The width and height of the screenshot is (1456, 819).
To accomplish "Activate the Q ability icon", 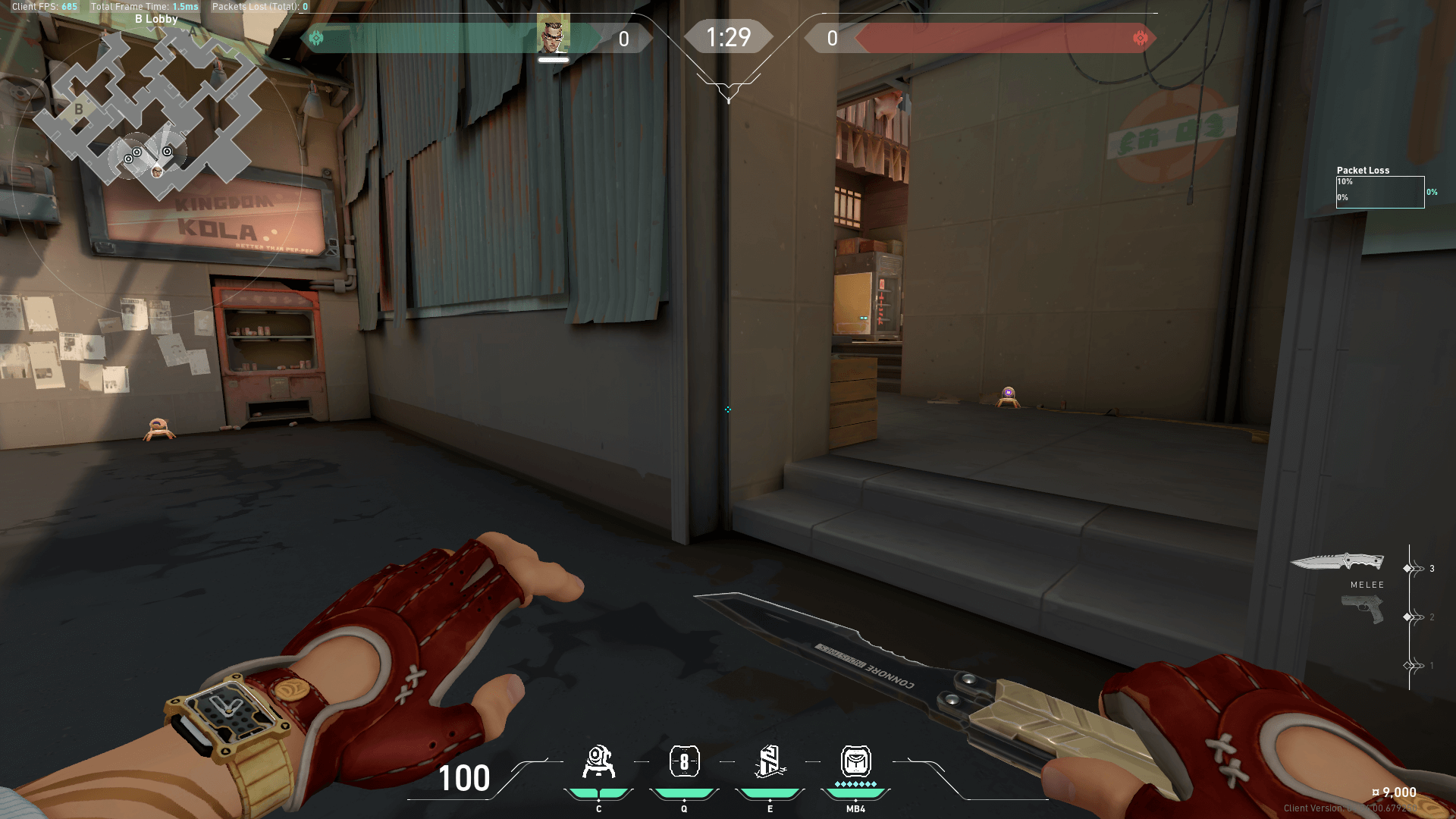I will pyautogui.click(x=684, y=762).
